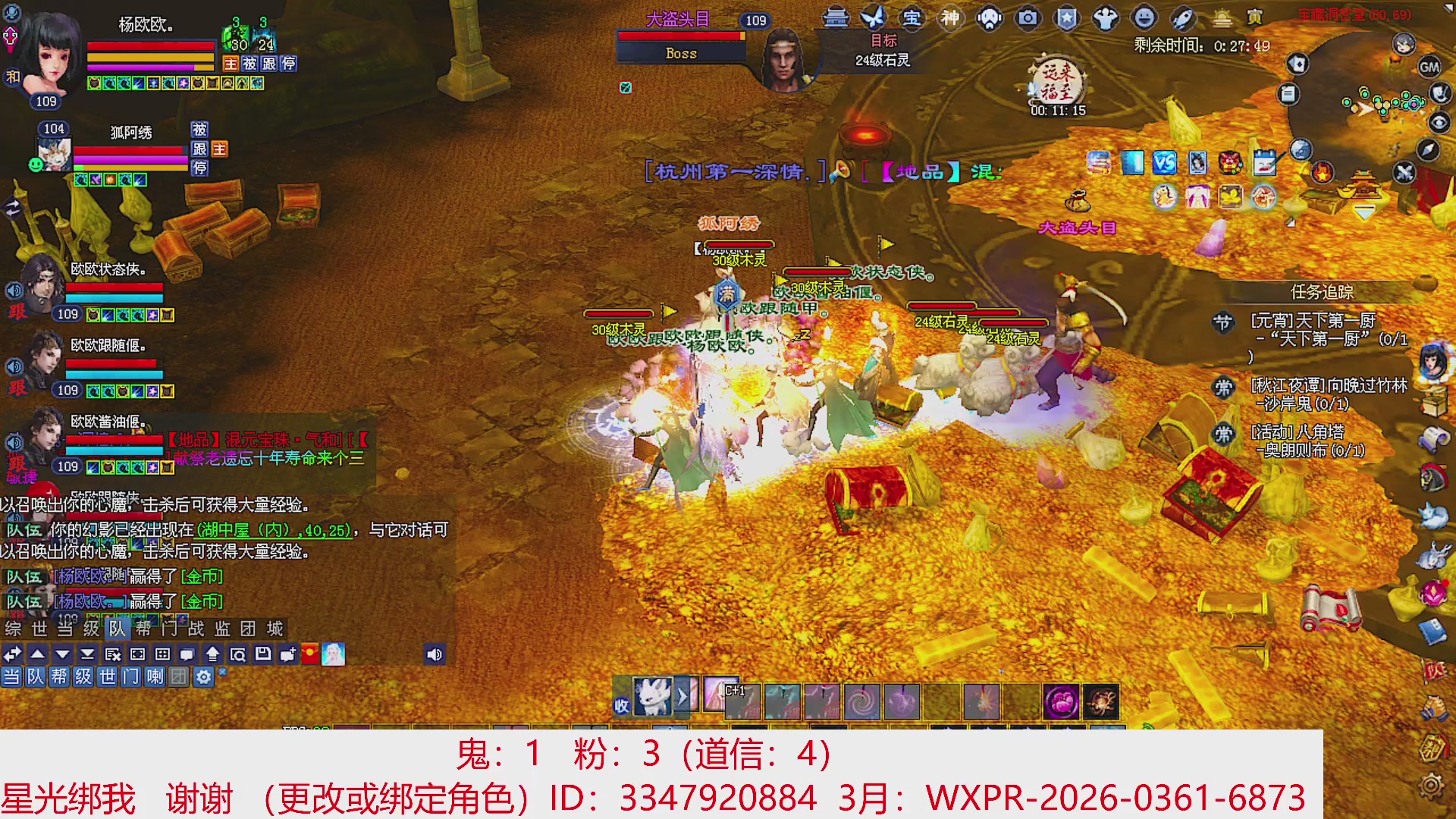Save chat log with the disk icon

pyautogui.click(x=263, y=654)
